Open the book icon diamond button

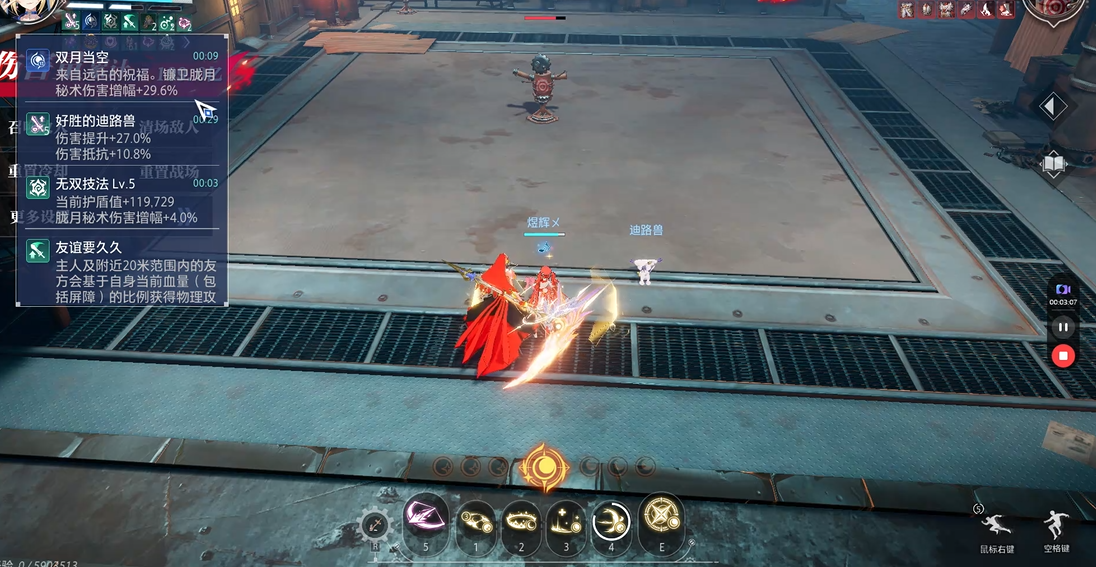point(1053,164)
